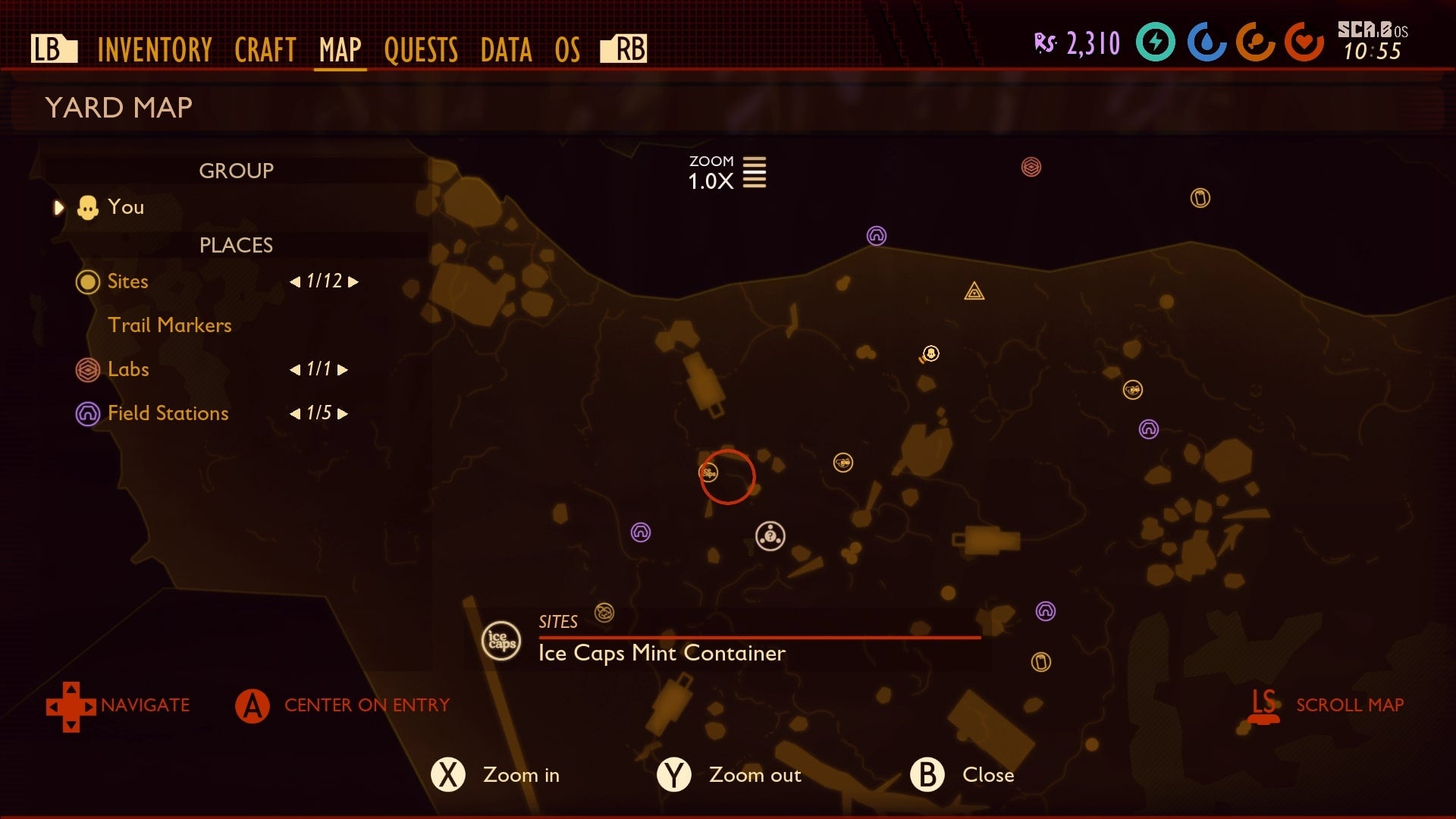Open the Quests tab
Viewport: 1456px width, 819px height.
(421, 50)
